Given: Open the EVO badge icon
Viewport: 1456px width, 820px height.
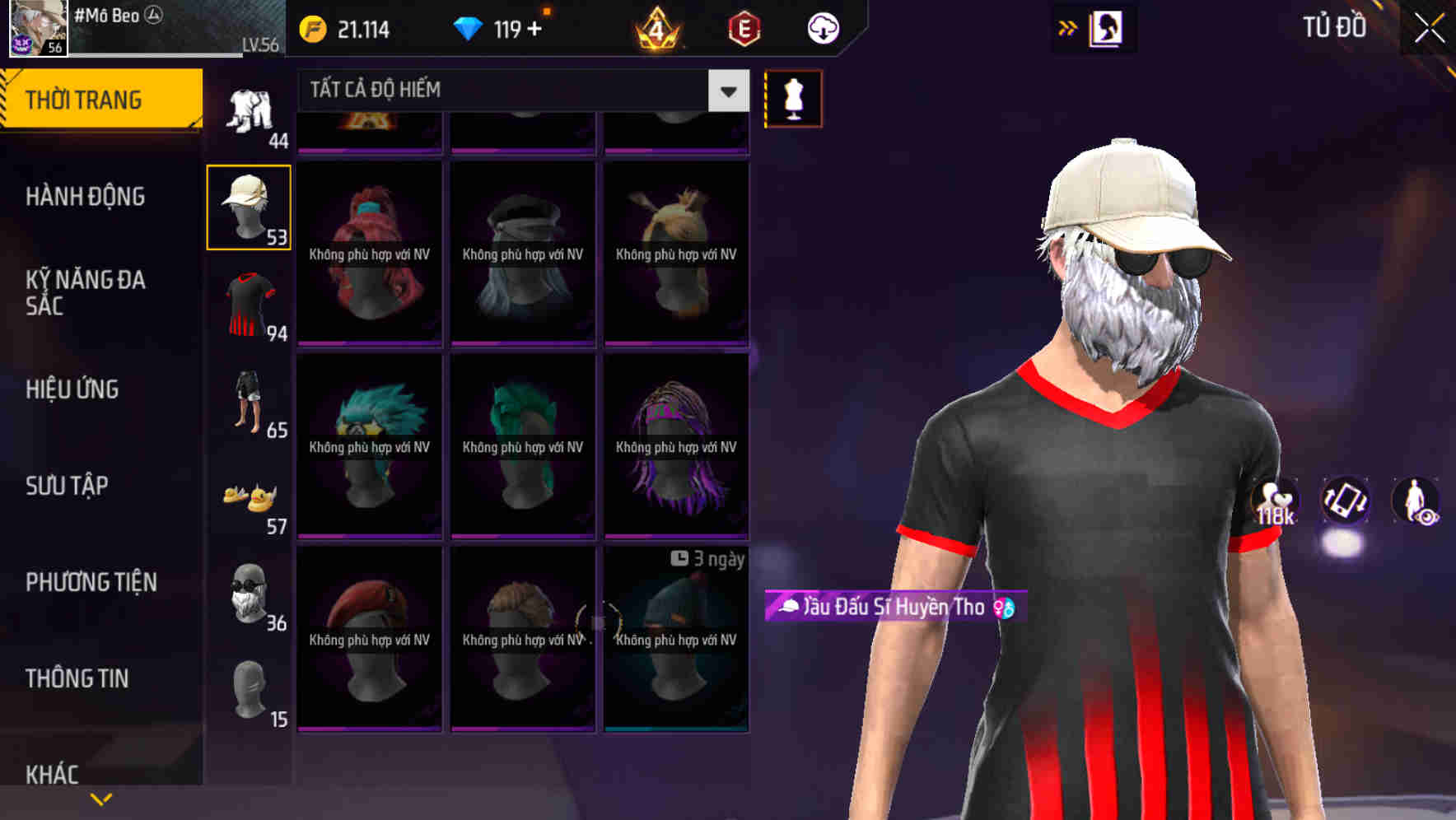Looking at the screenshot, I should tap(740, 27).
